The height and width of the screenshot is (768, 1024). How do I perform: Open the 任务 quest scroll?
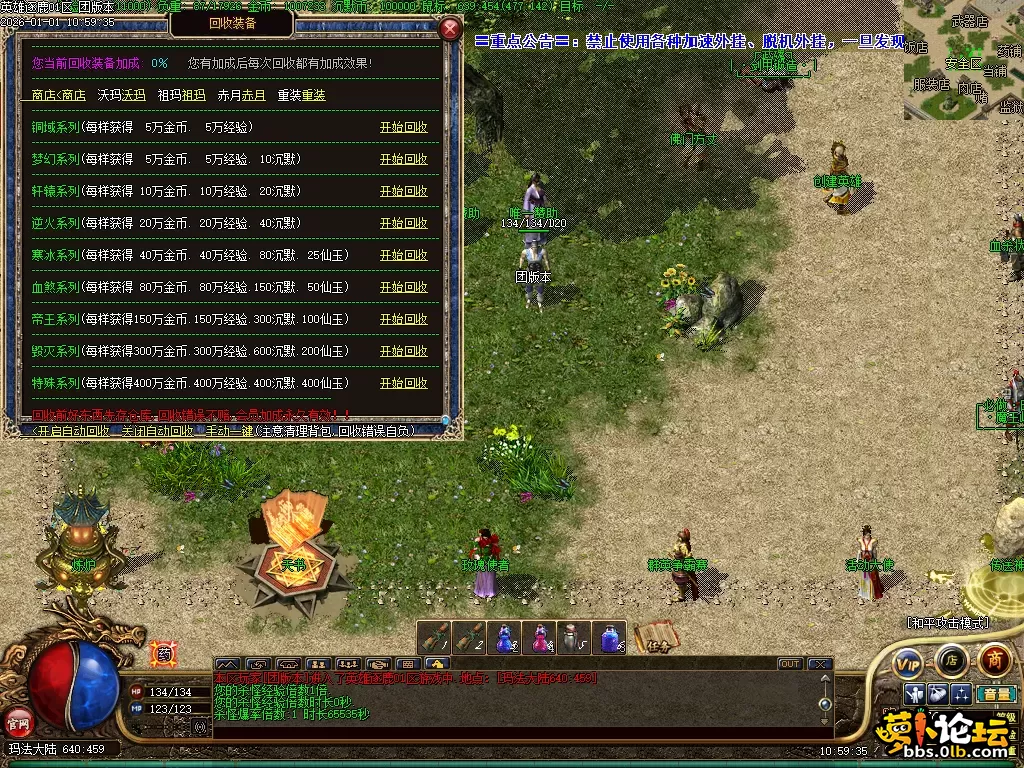tap(654, 638)
